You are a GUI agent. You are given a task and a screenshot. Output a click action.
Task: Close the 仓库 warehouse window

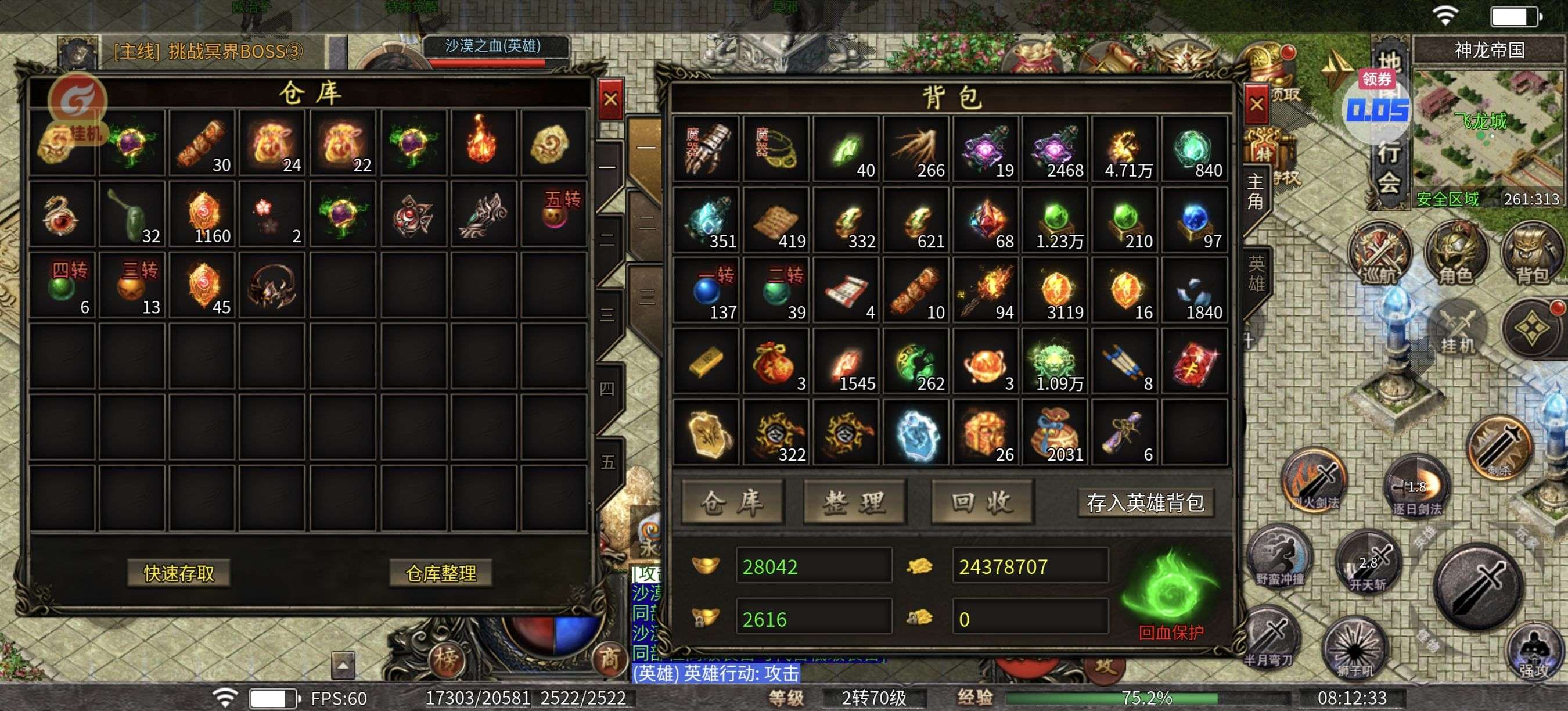610,99
